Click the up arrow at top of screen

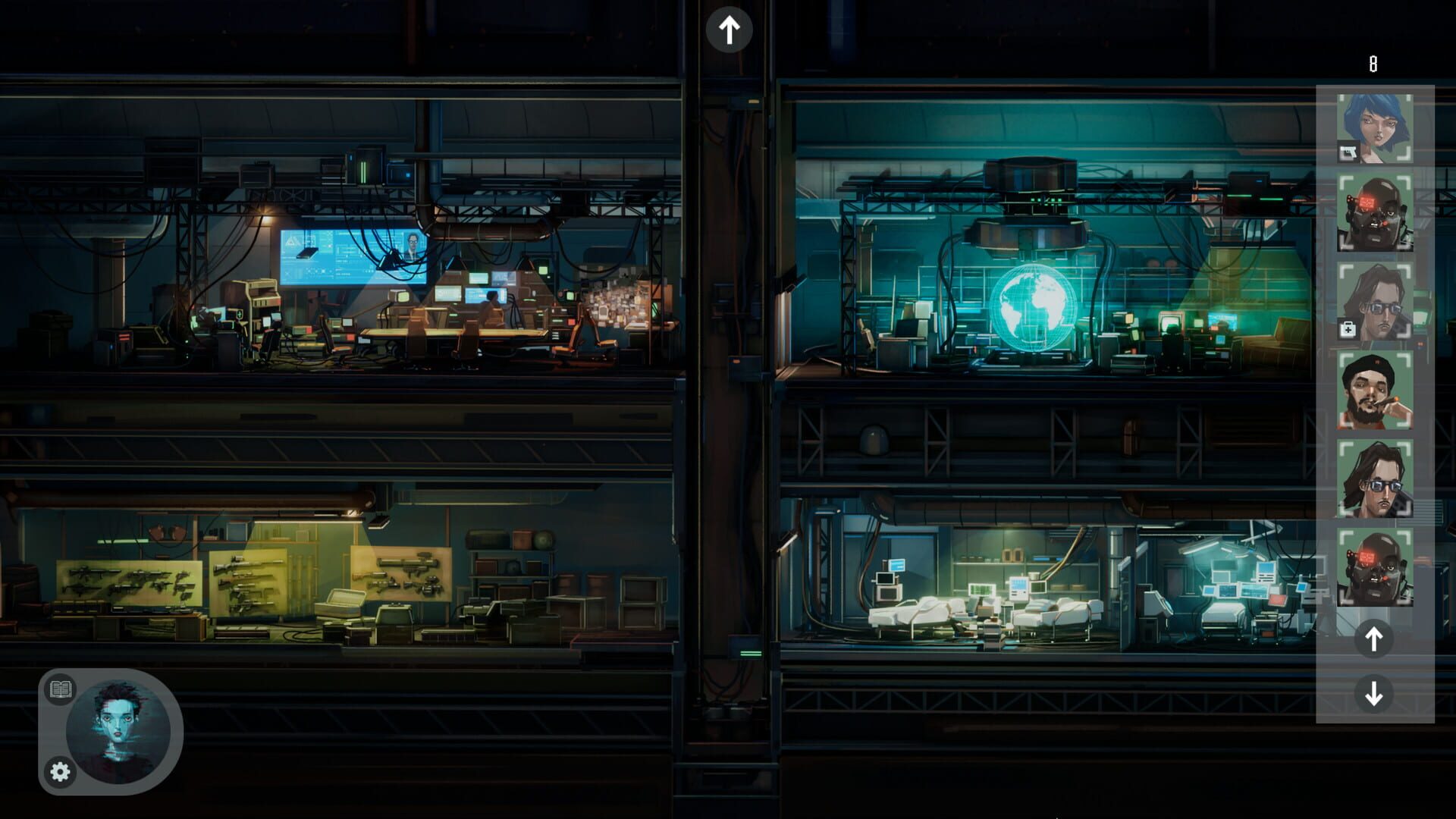tap(730, 29)
